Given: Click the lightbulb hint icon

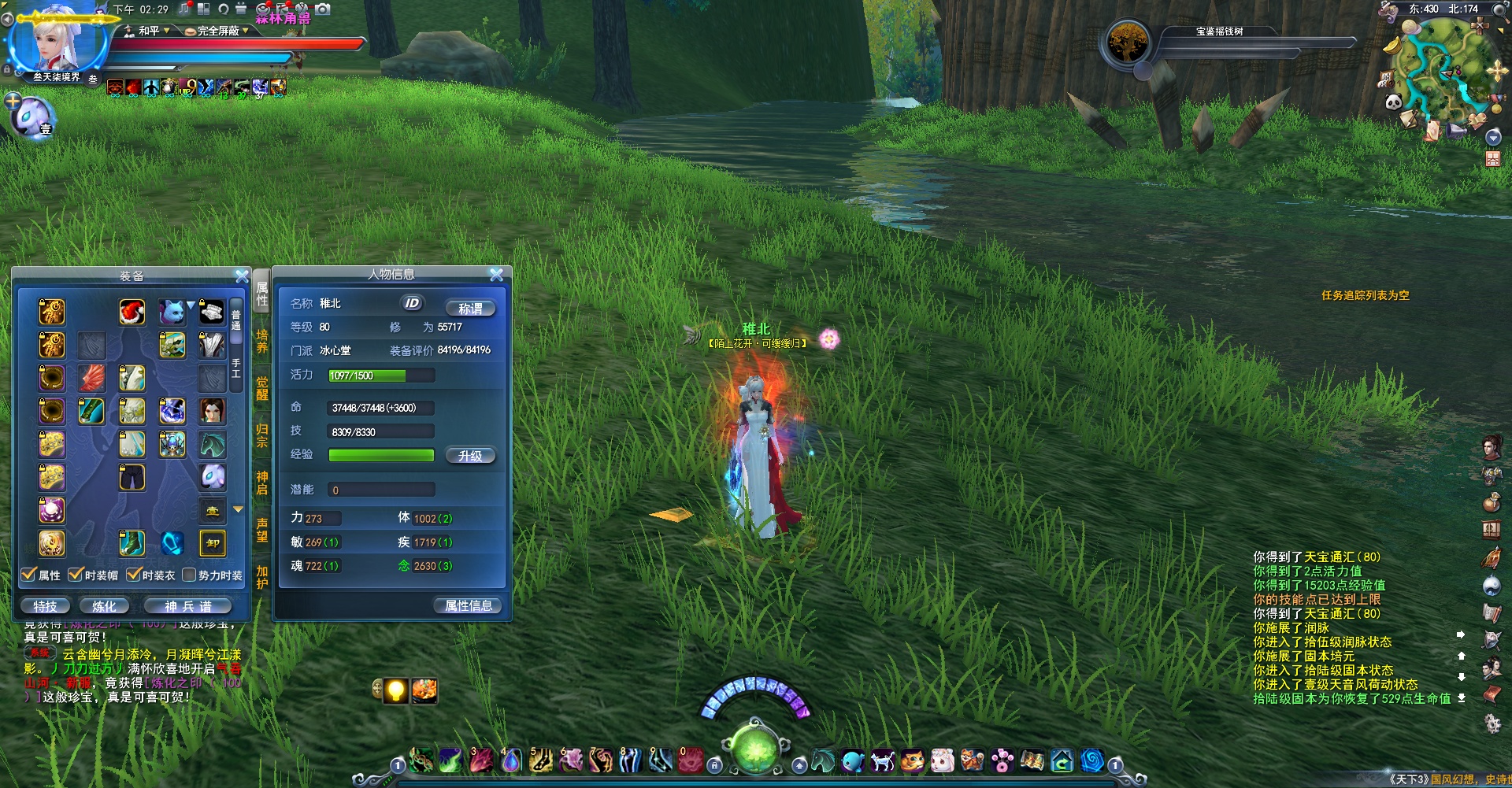Looking at the screenshot, I should point(396,690).
